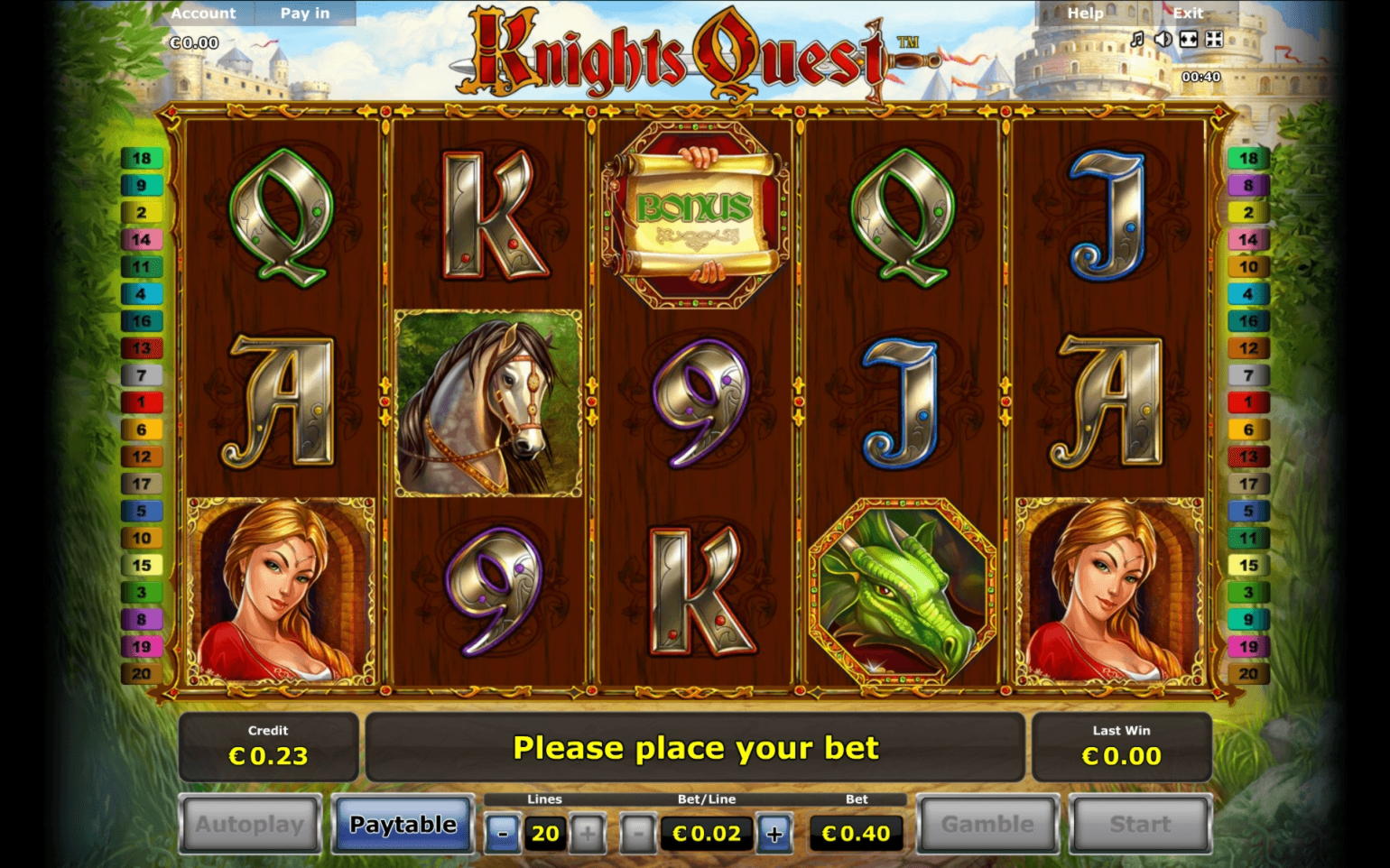The height and width of the screenshot is (868, 1390).
Task: Lower the Bet/Line amount
Action: pyautogui.click(x=638, y=834)
